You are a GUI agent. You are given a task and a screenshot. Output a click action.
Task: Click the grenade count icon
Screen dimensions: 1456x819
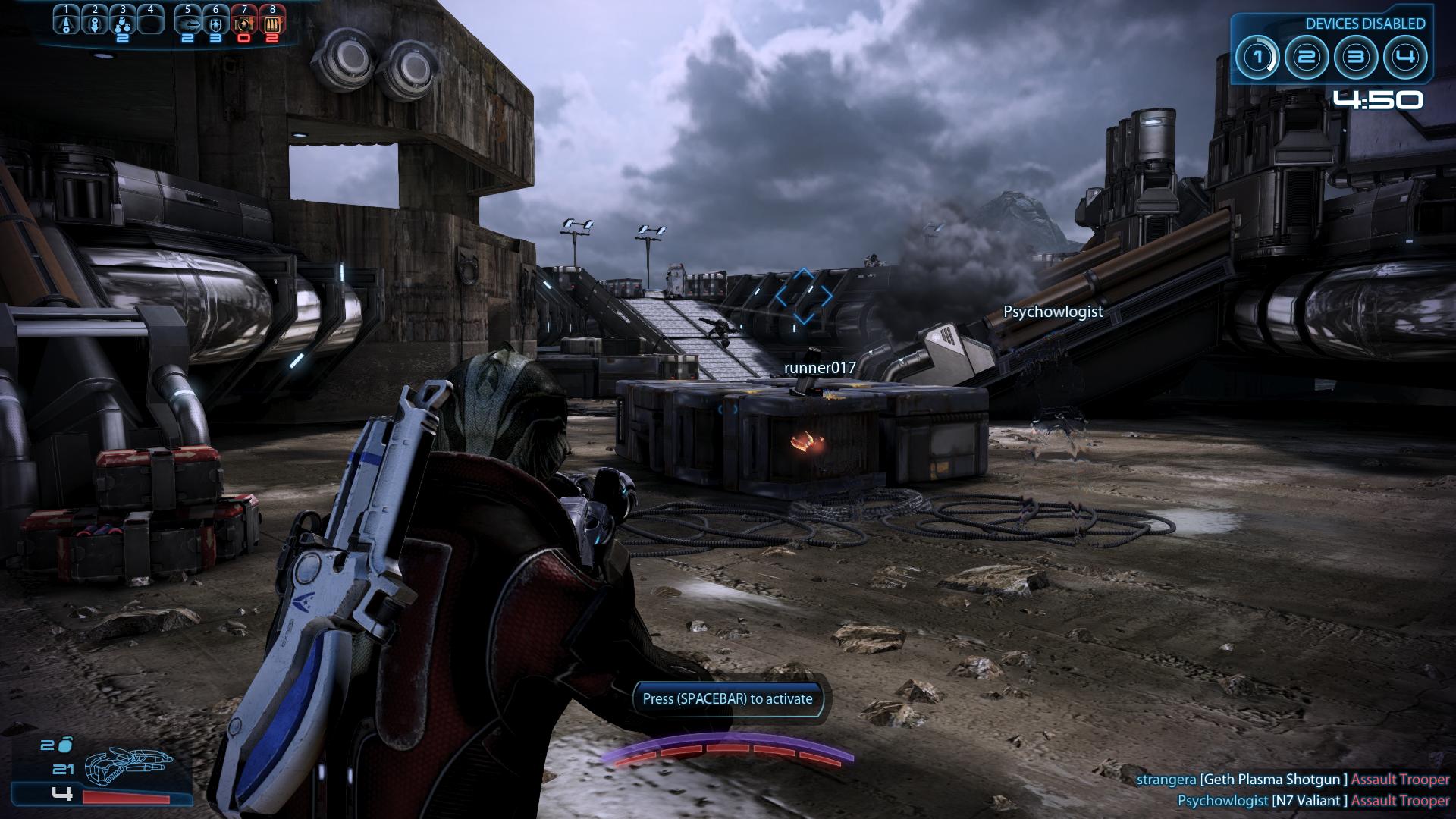pyautogui.click(x=65, y=745)
